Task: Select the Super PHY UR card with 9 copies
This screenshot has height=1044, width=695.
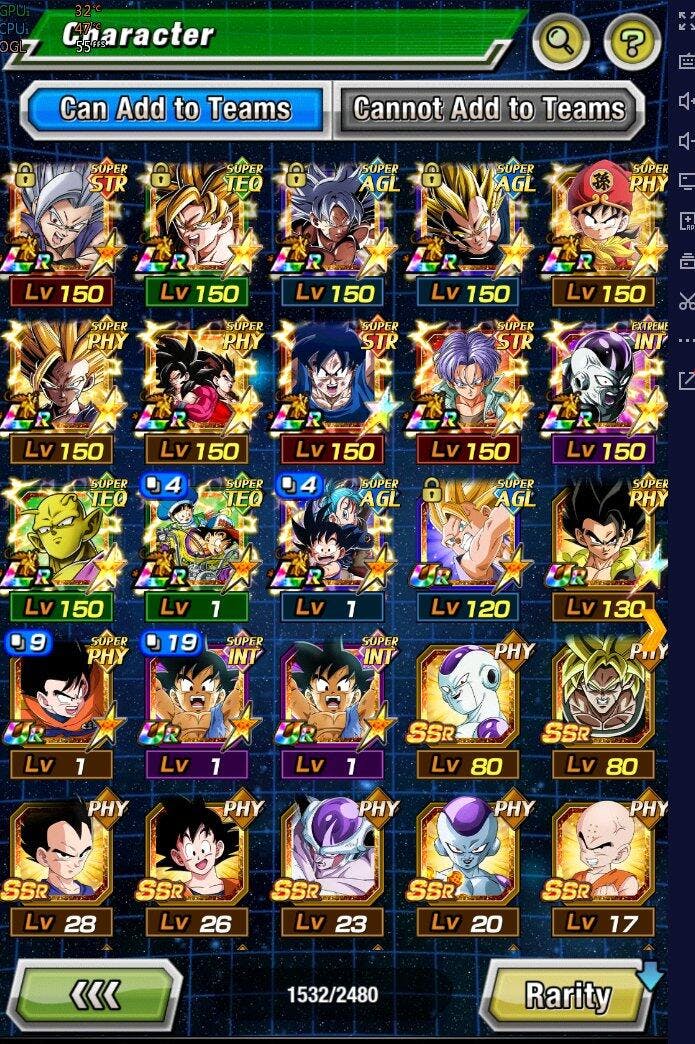Action: tap(69, 706)
